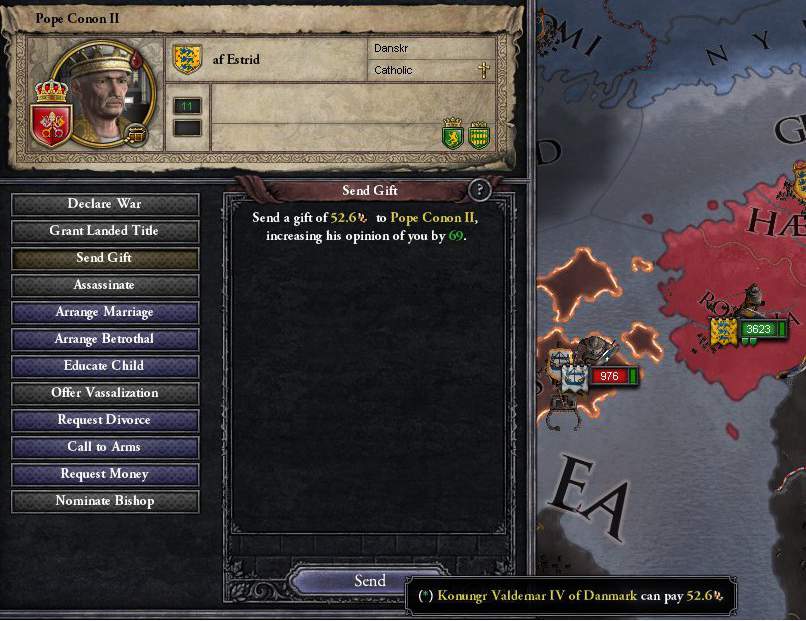Select Arrange Betrothal
Image resolution: width=806 pixels, height=621 pixels.
coord(105,339)
